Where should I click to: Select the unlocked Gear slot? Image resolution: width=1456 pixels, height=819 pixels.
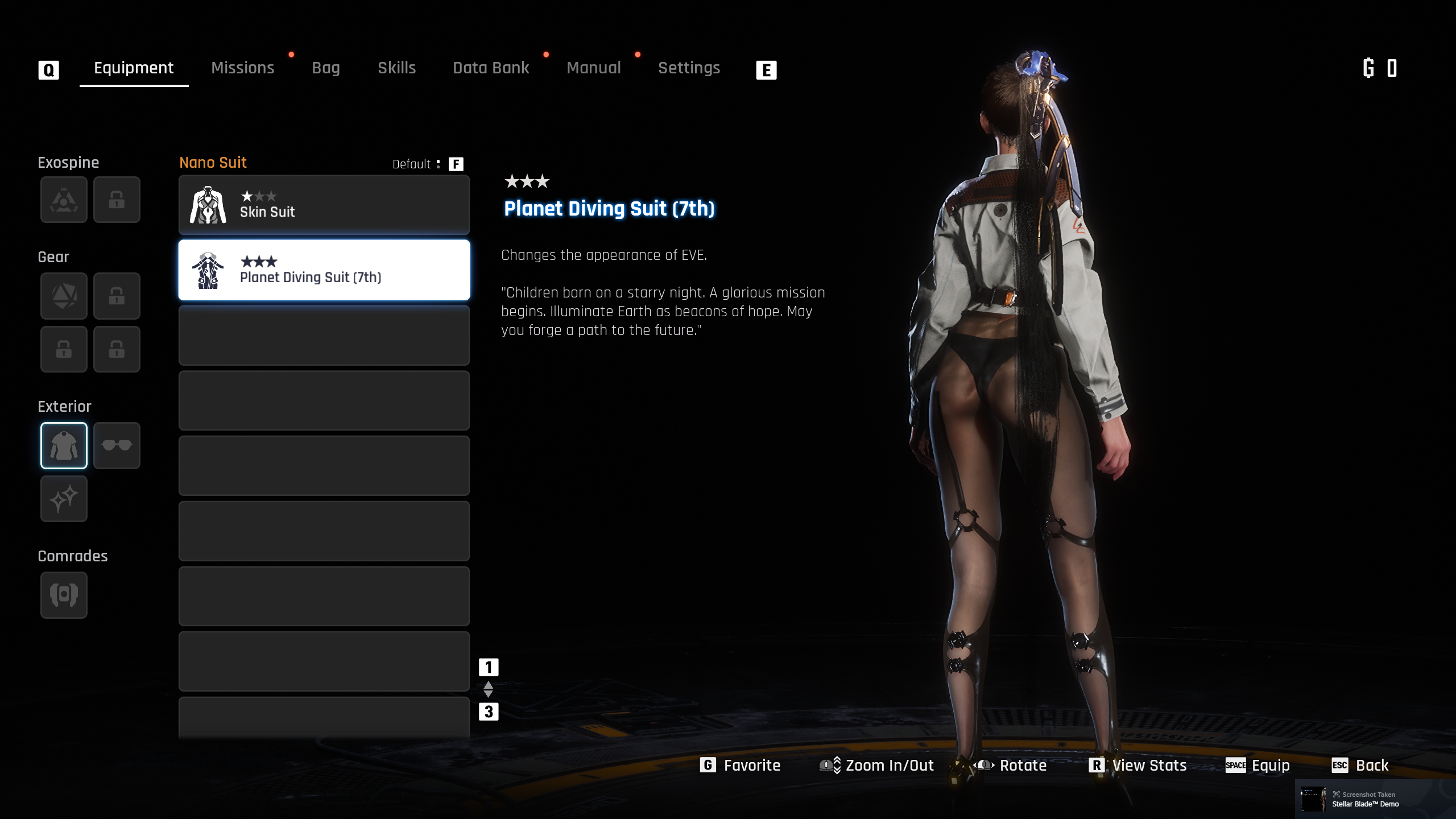pos(64,296)
